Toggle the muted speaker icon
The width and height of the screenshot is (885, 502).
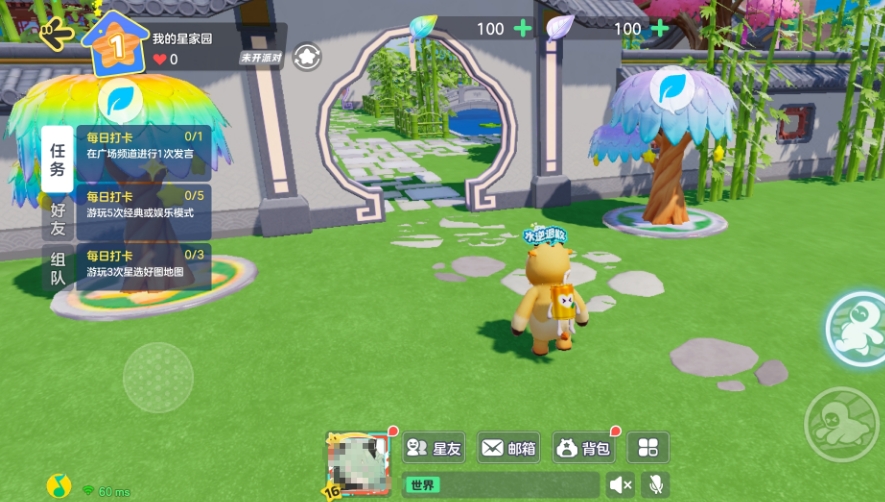coord(621,485)
